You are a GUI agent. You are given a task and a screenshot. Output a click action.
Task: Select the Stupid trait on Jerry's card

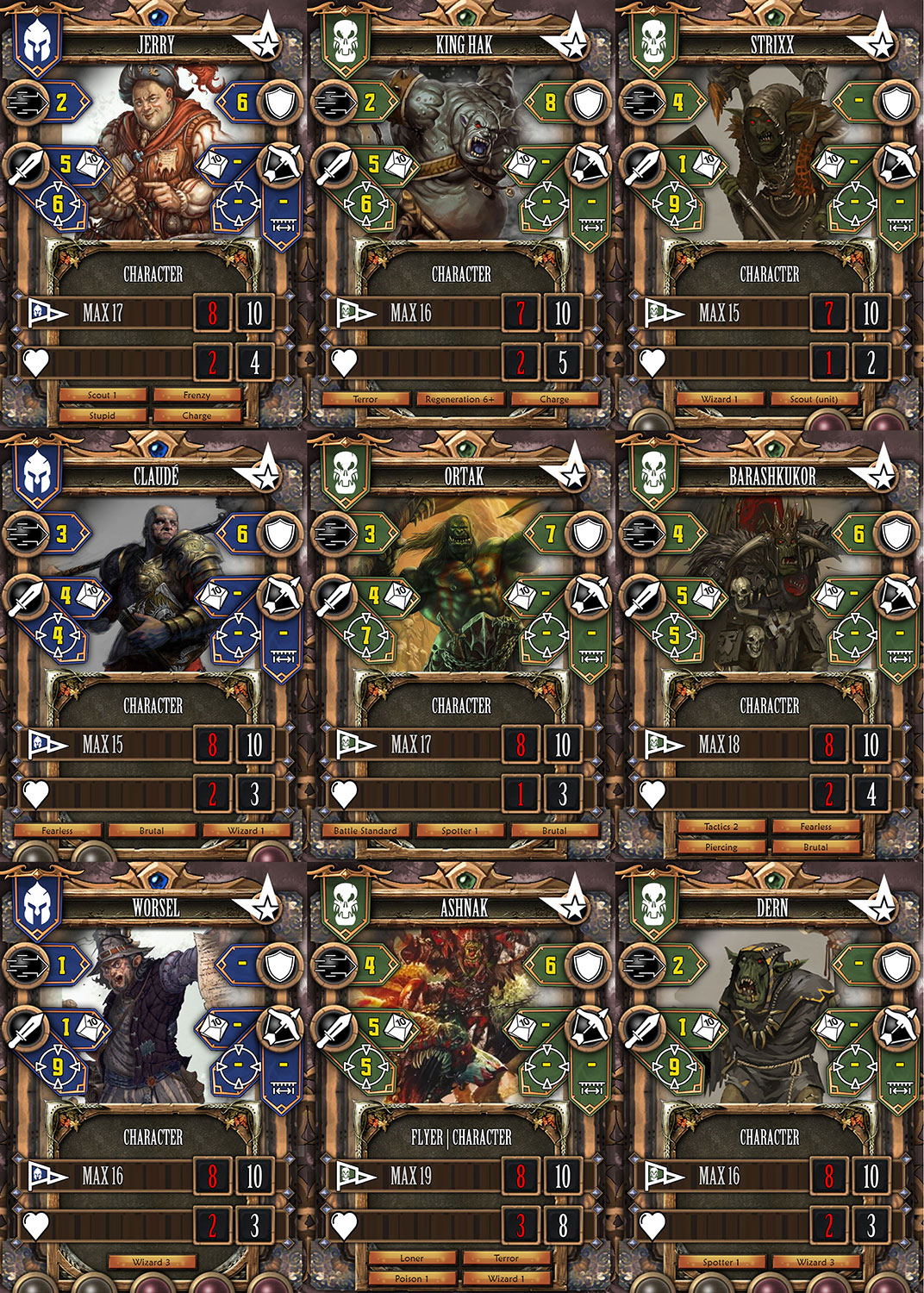[x=103, y=415]
